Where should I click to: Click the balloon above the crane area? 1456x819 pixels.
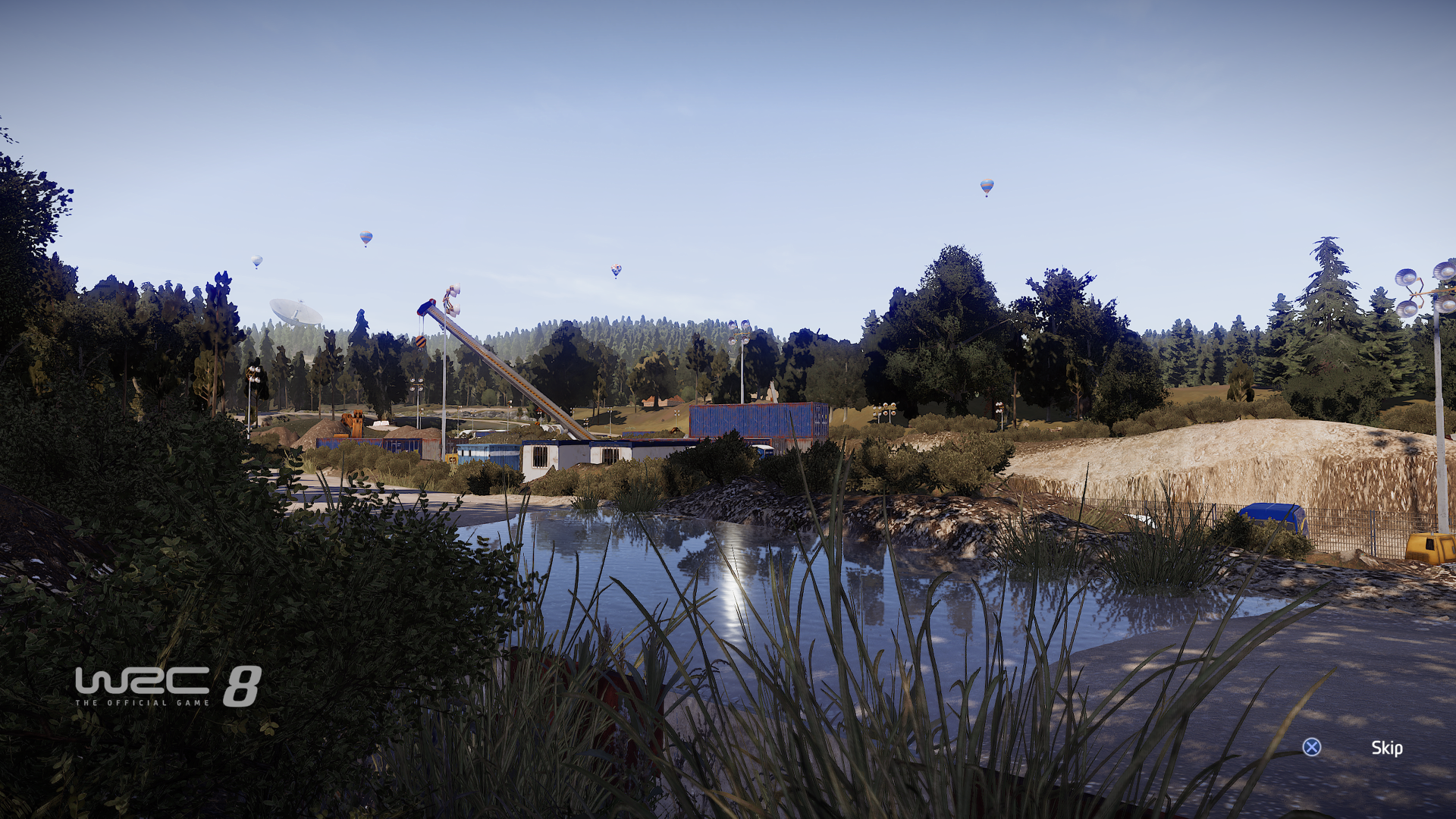pos(366,237)
